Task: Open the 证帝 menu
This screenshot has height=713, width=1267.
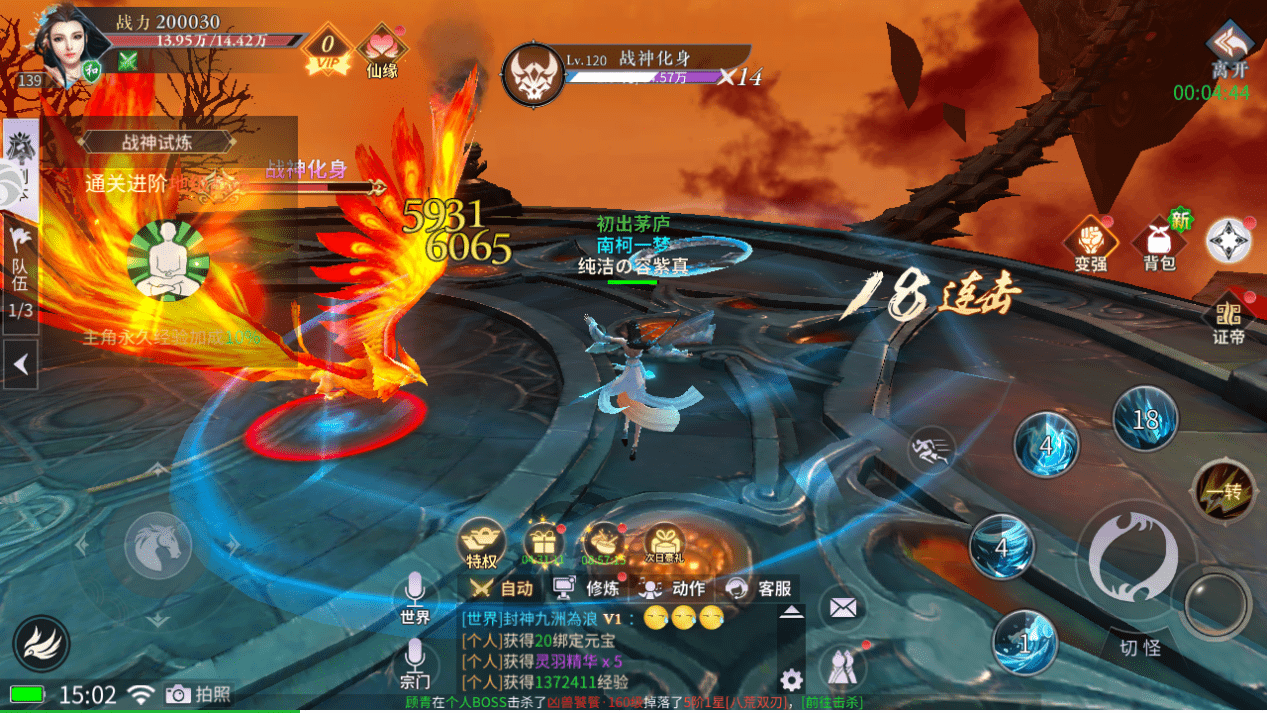Action: coord(1229,318)
